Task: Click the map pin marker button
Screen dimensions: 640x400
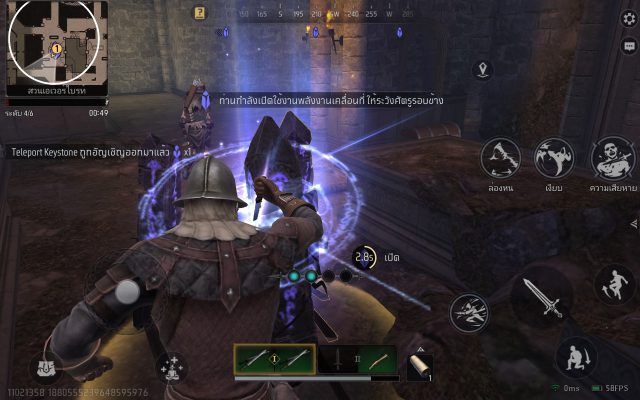Action: pos(485,69)
